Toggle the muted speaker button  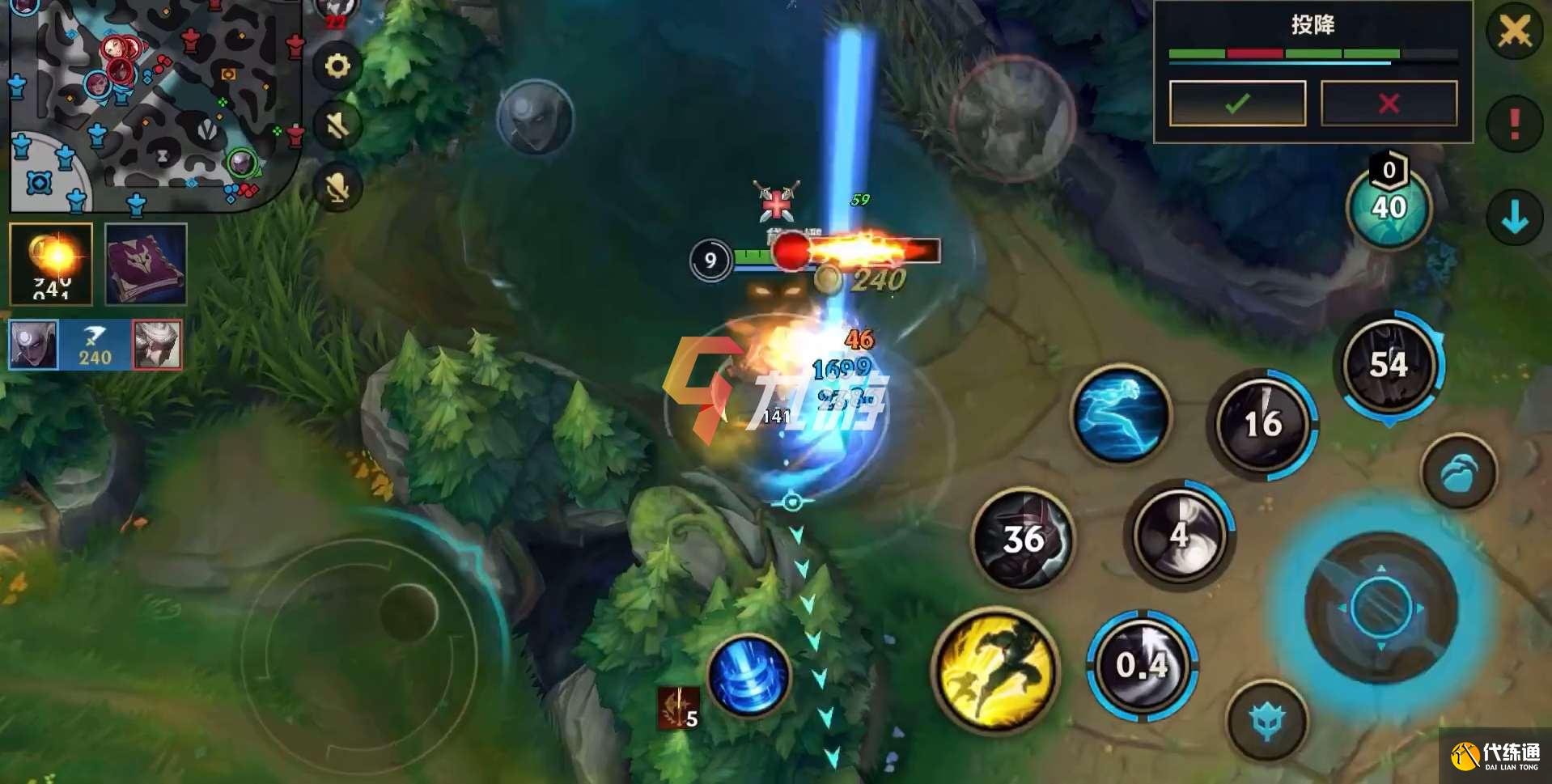point(337,125)
